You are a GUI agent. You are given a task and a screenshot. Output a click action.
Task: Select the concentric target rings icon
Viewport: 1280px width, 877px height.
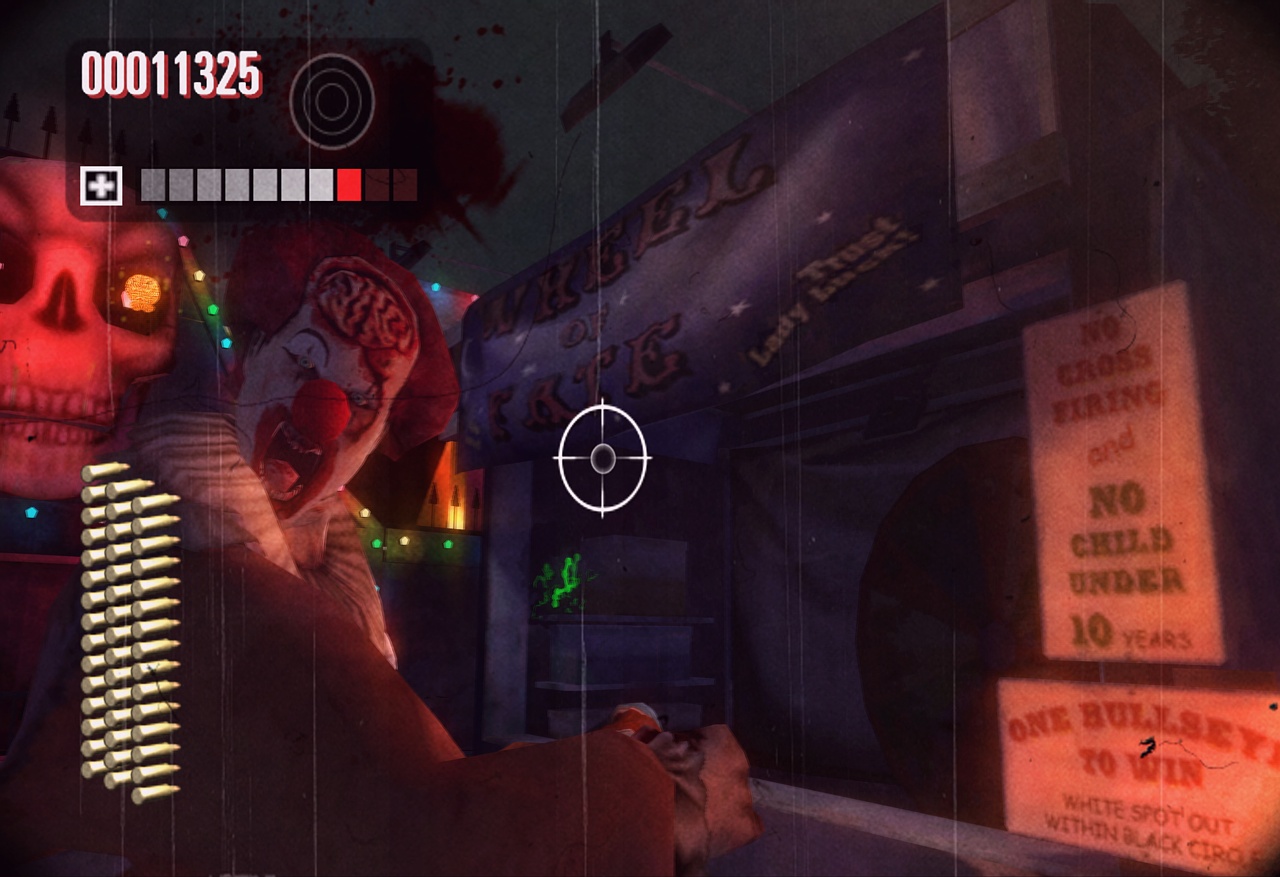pos(332,100)
